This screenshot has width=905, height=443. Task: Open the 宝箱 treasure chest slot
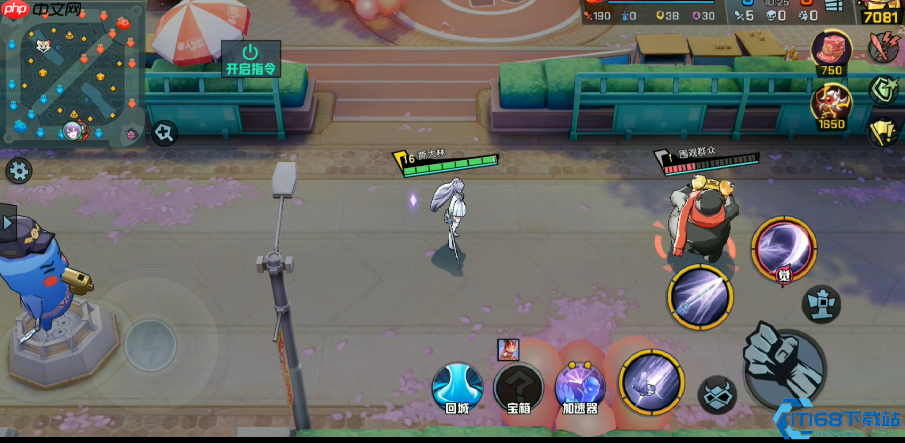tap(519, 388)
